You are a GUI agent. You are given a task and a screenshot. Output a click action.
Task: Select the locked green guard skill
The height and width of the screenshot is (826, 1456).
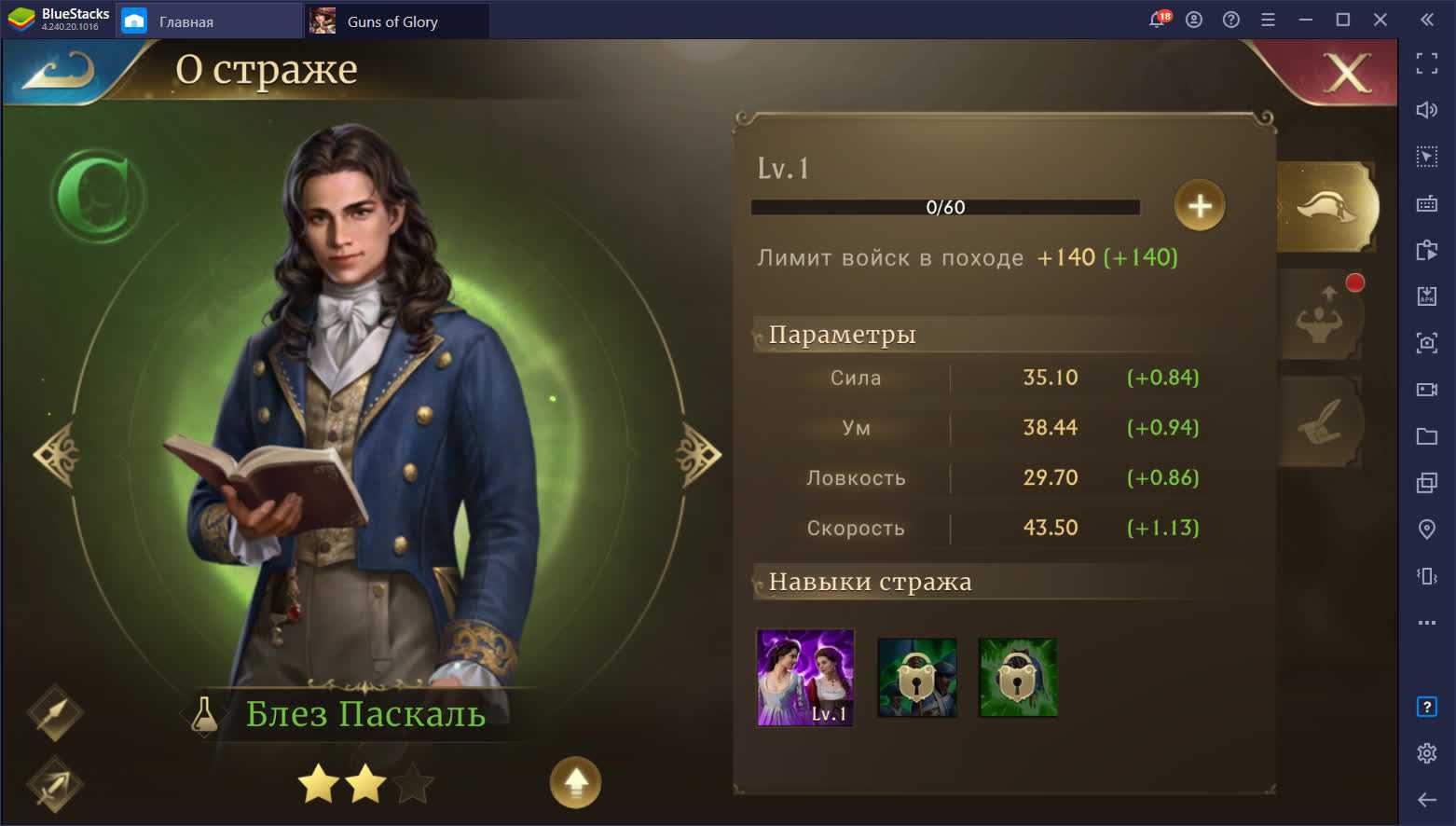pos(1018,678)
